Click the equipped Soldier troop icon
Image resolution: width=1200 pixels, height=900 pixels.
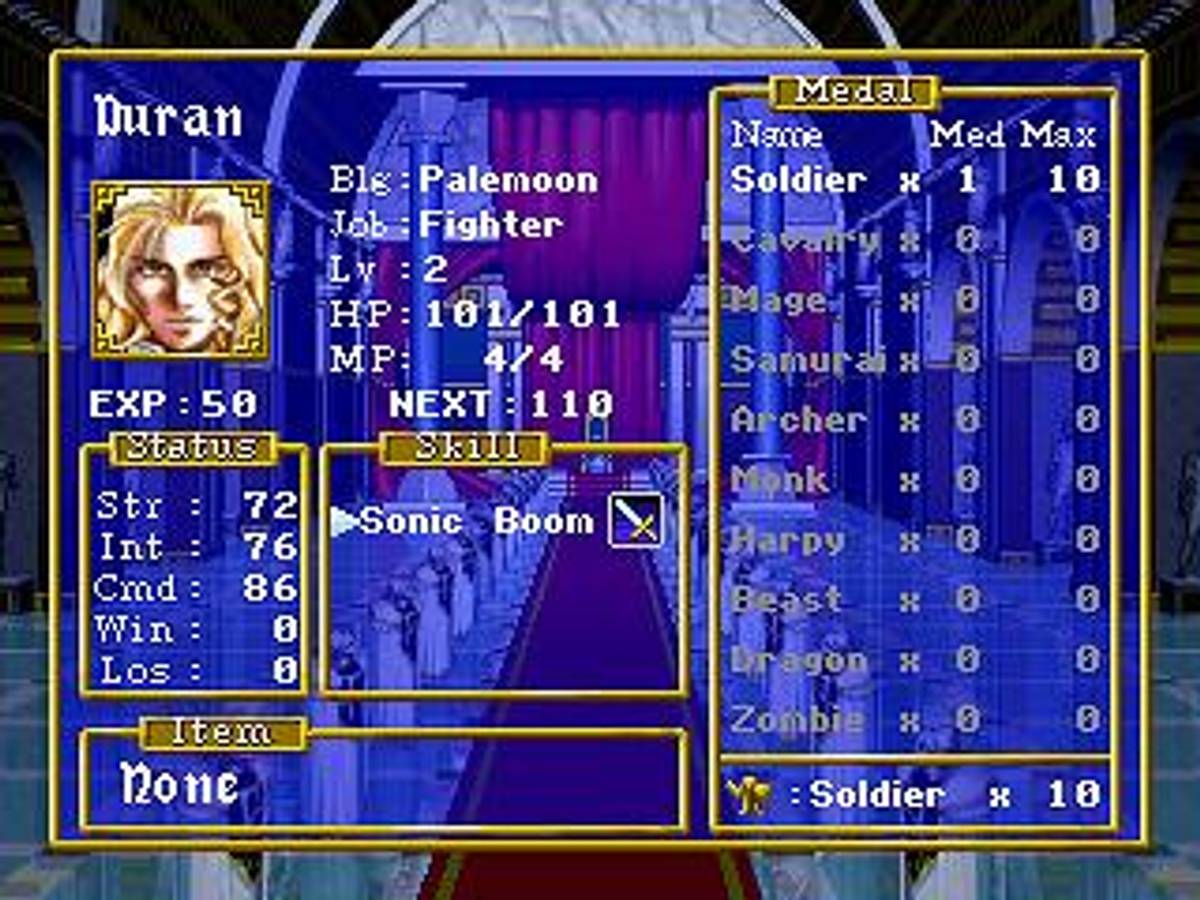[x=751, y=796]
